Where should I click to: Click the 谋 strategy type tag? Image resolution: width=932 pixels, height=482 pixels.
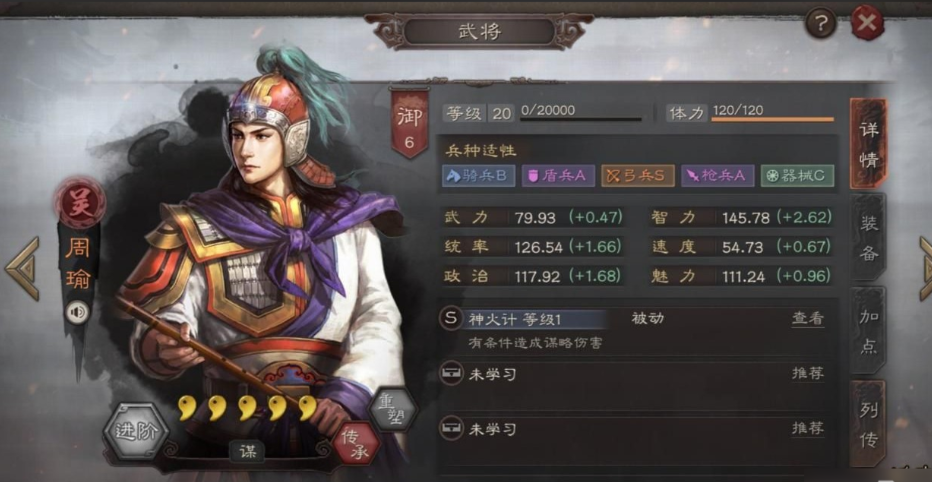tap(246, 451)
